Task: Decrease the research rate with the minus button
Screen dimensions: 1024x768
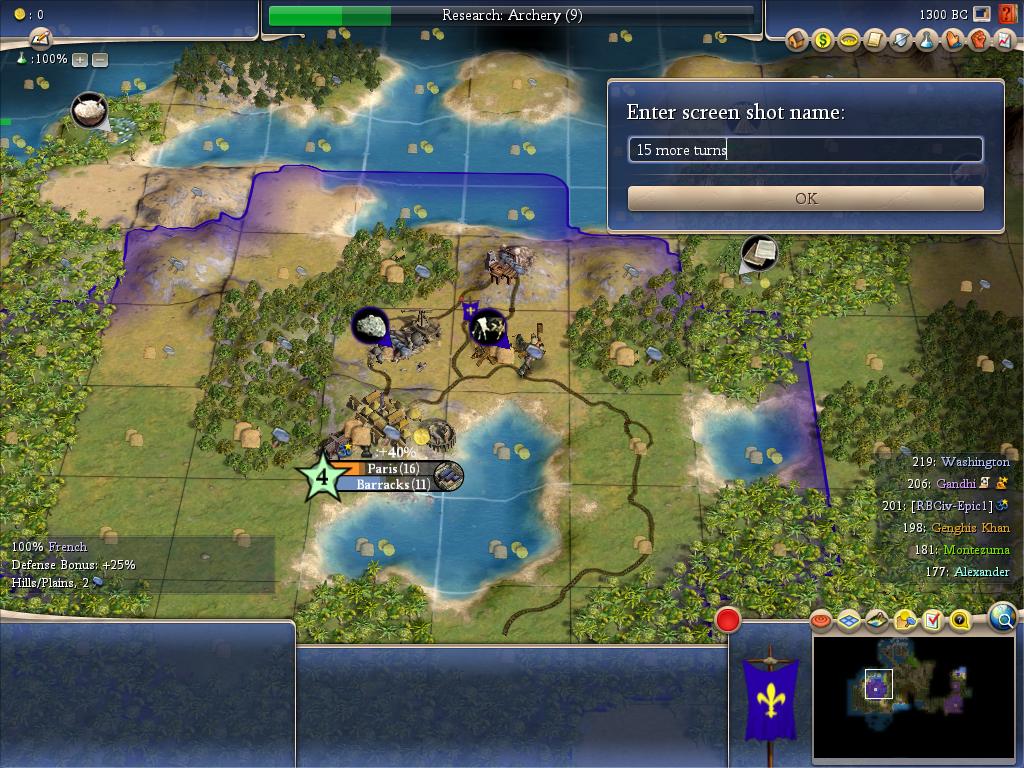Action: [x=100, y=59]
